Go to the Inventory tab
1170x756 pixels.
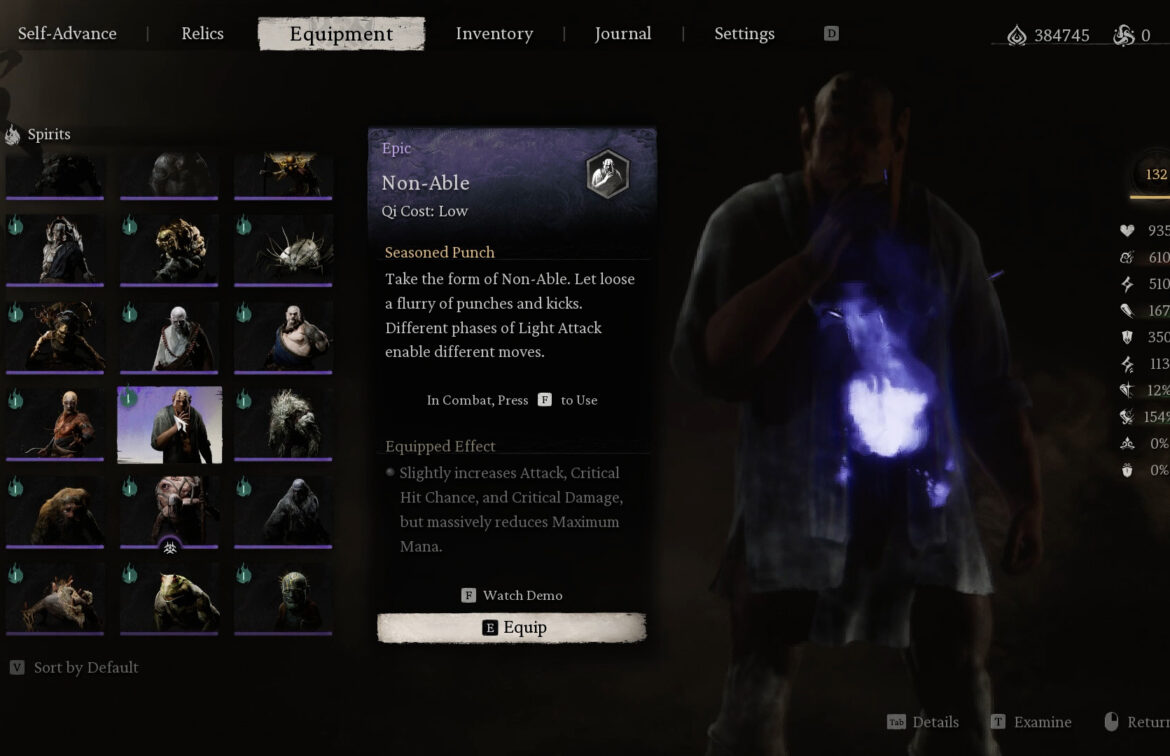click(x=494, y=34)
